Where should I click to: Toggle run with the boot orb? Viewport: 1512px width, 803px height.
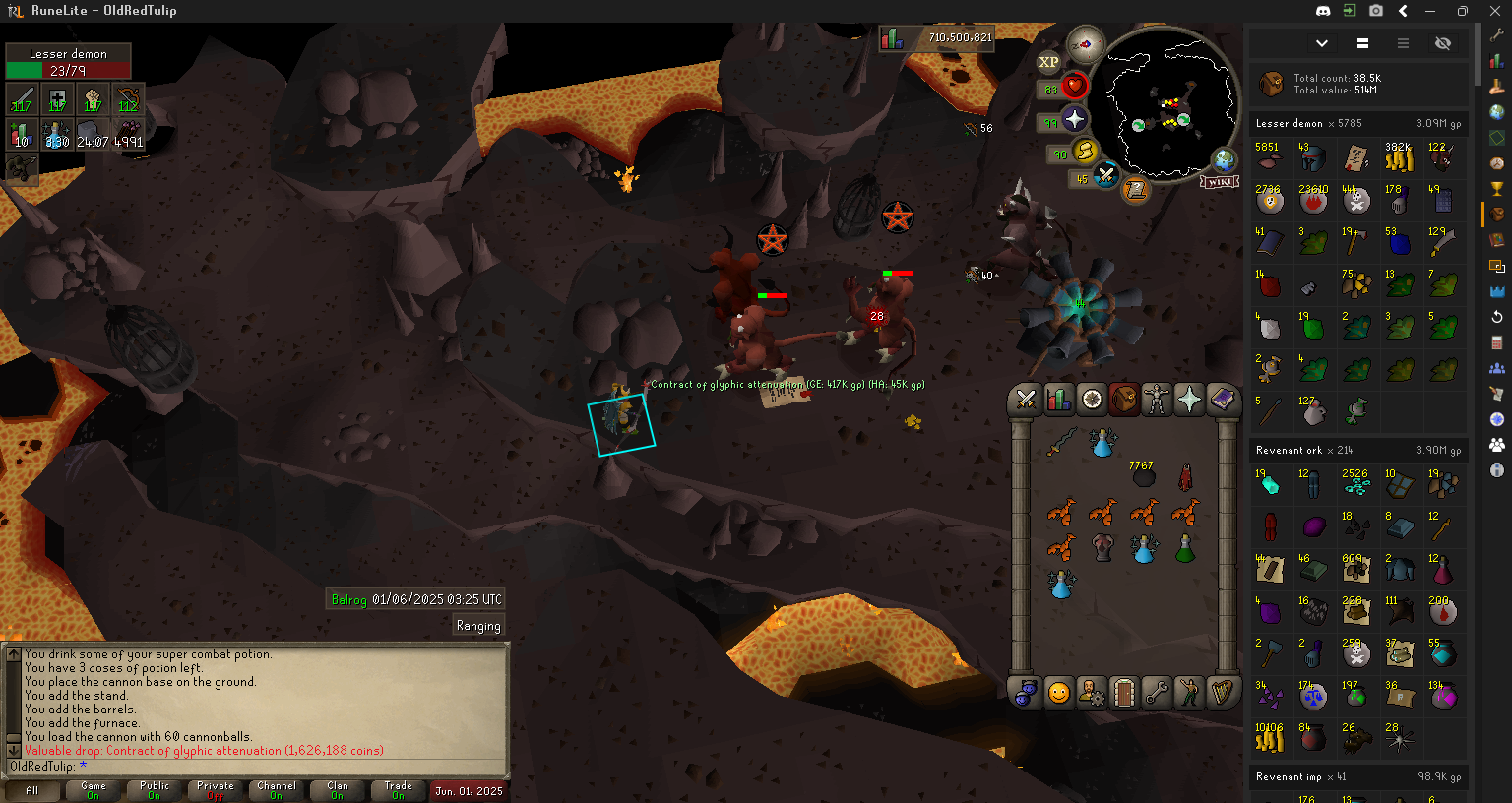pos(1085,153)
